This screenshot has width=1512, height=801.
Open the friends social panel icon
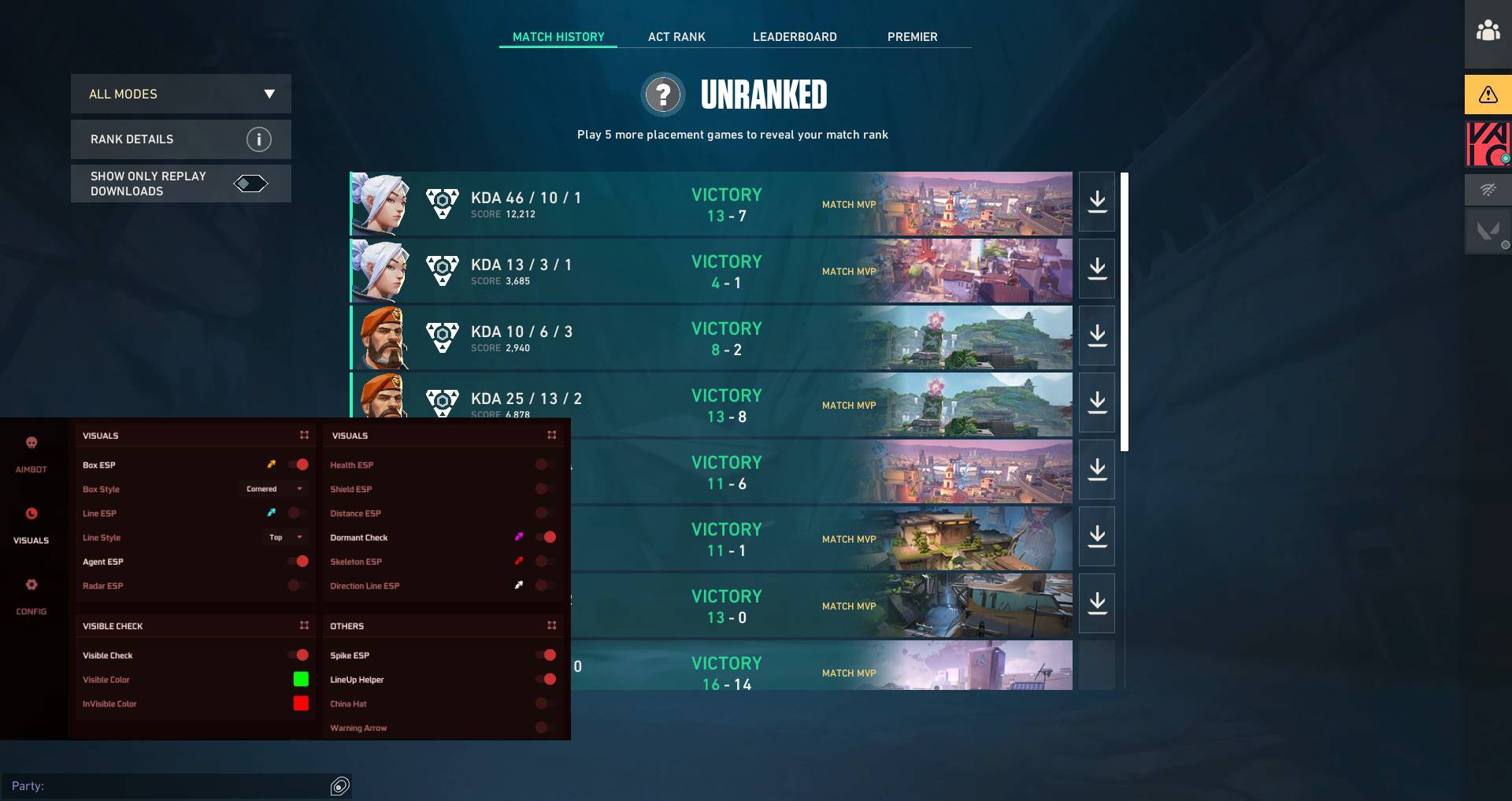click(x=1488, y=32)
